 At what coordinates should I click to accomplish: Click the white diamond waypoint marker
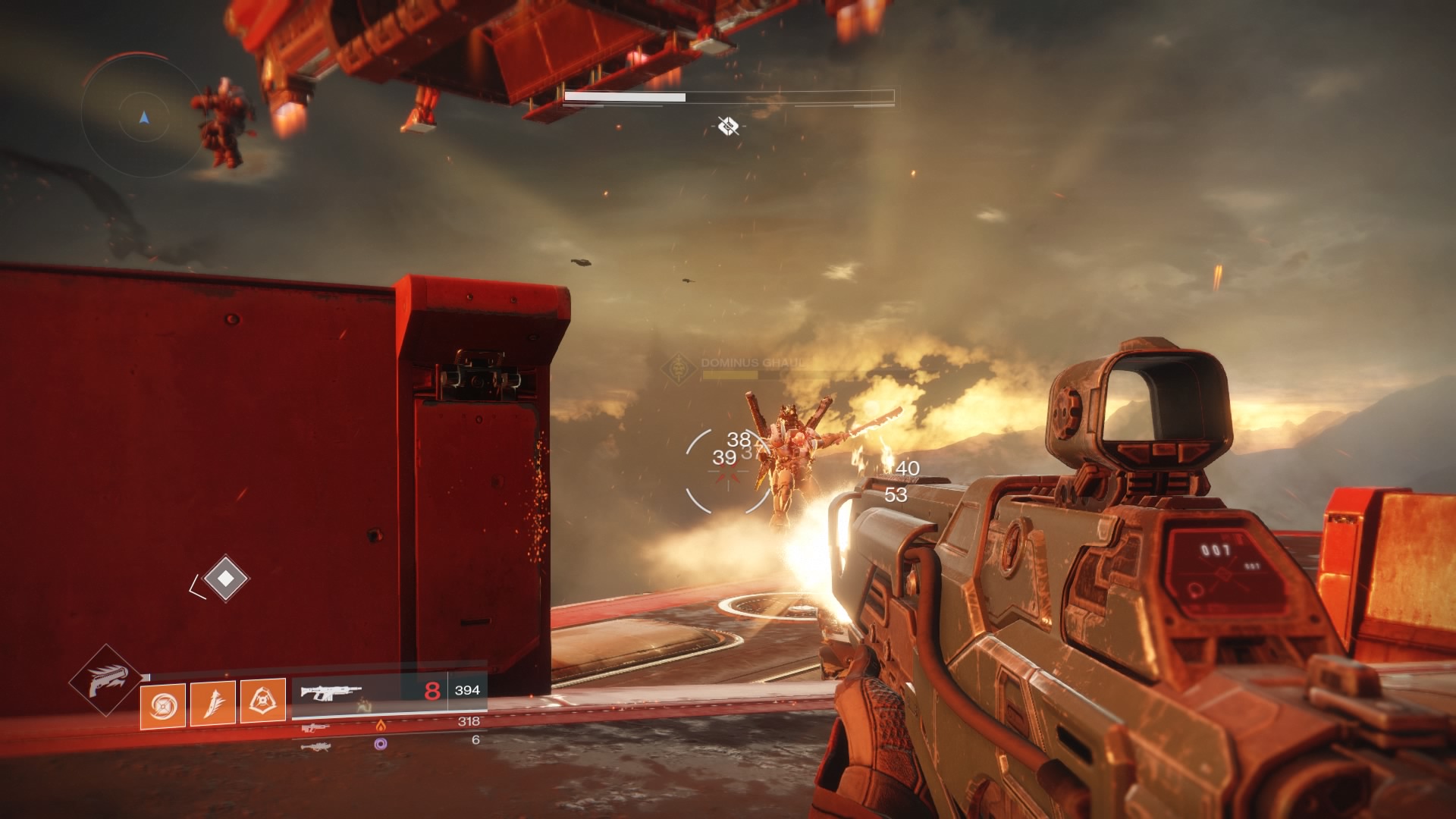(x=225, y=579)
